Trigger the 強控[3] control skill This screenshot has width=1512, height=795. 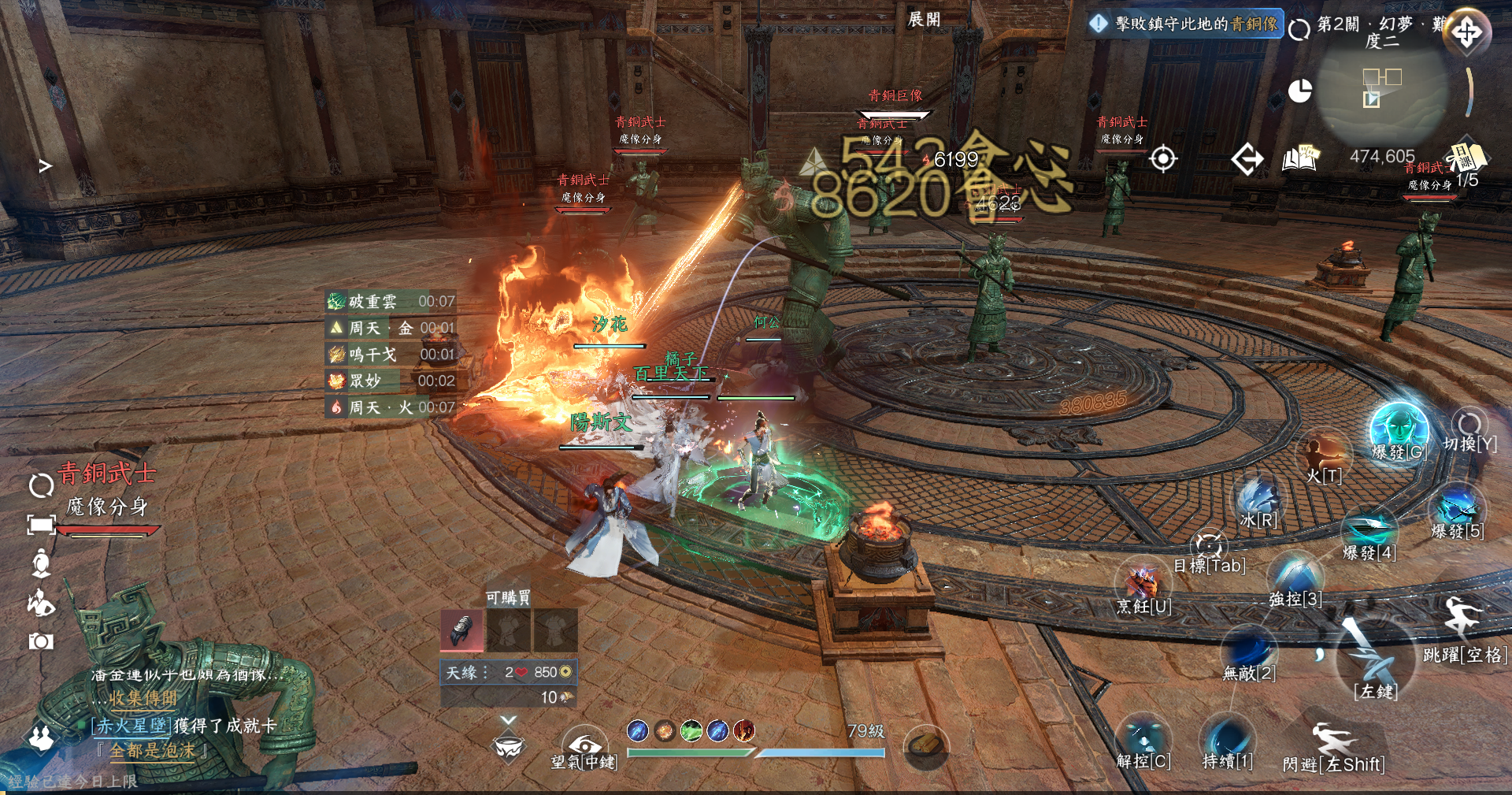click(x=1295, y=576)
